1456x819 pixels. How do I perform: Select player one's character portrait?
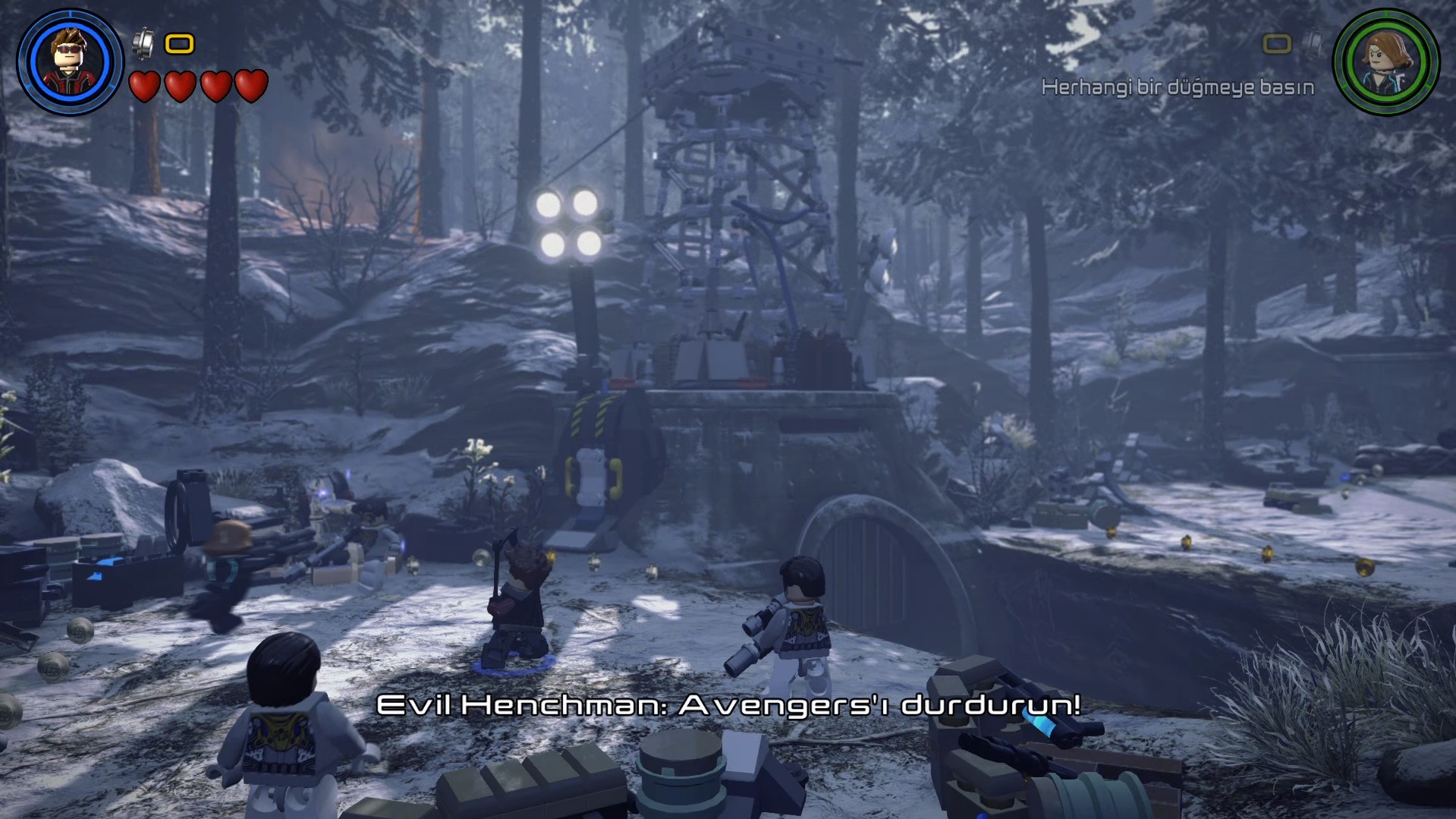(x=70, y=61)
